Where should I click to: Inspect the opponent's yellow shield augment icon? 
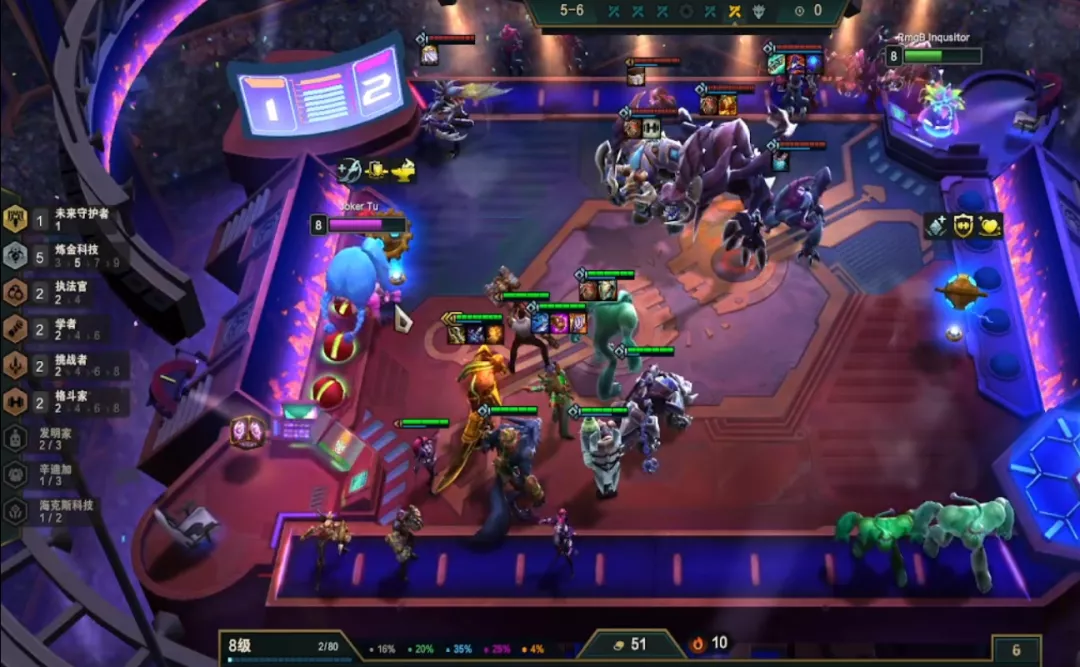963,226
